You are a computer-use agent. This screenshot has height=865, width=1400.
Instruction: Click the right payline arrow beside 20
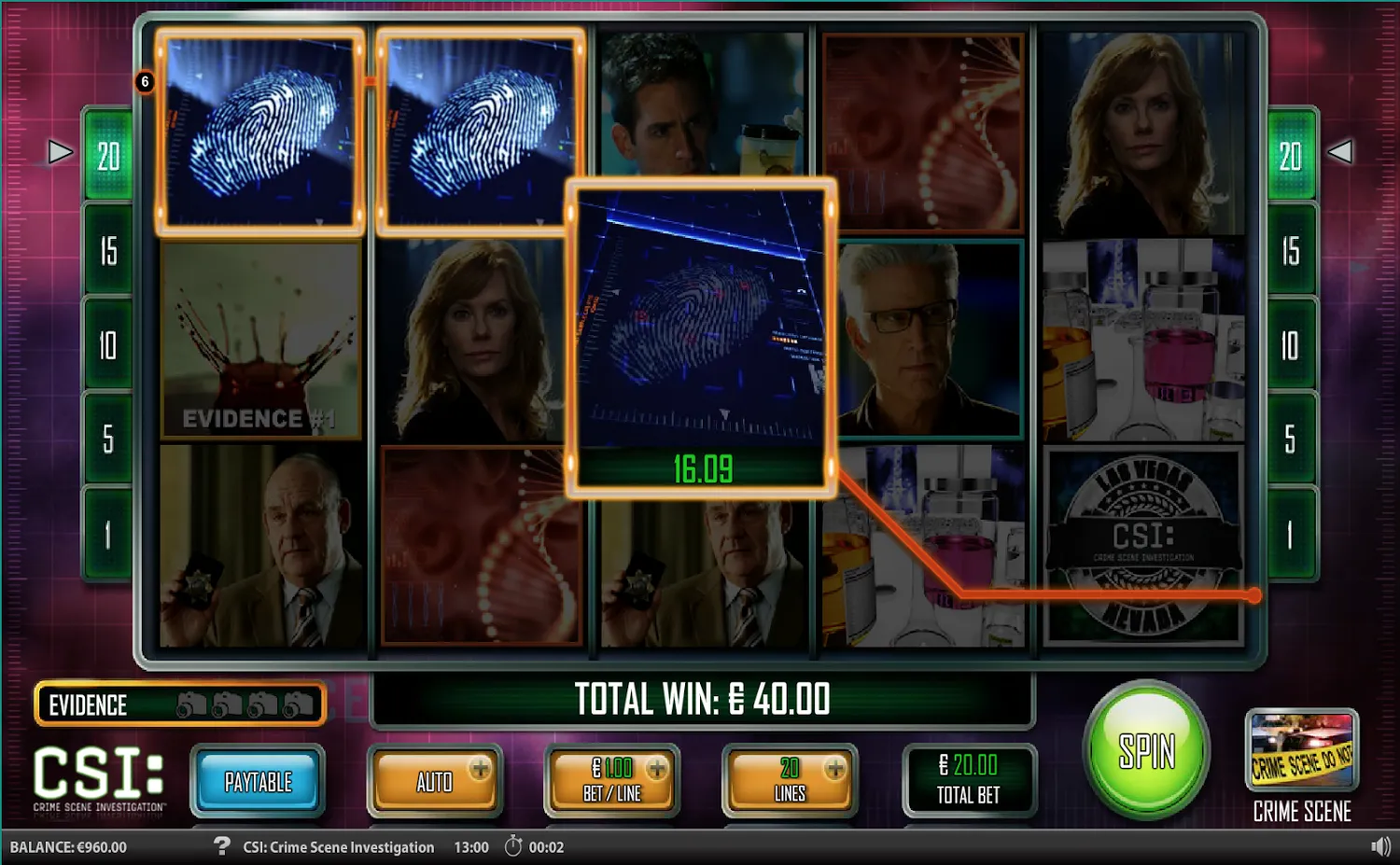(1342, 150)
